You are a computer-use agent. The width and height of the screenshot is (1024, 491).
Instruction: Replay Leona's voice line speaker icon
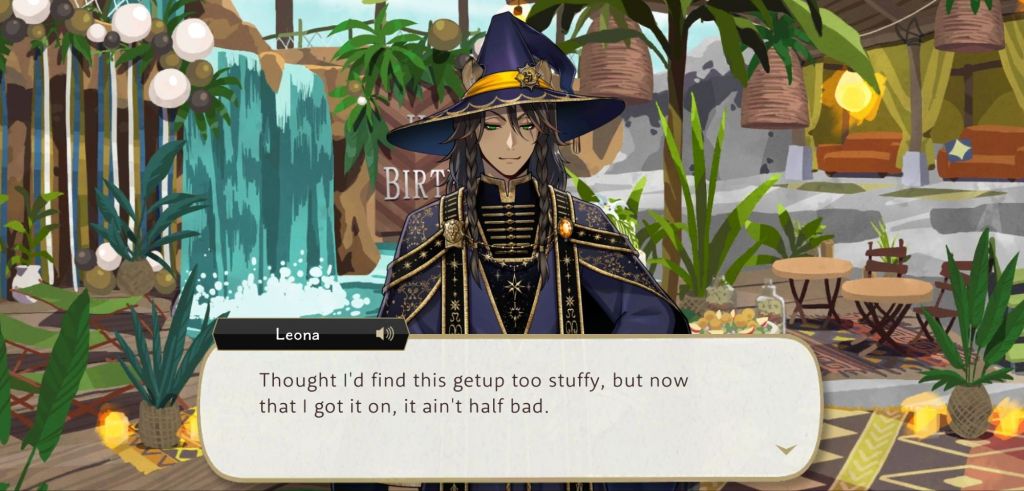[x=384, y=334]
